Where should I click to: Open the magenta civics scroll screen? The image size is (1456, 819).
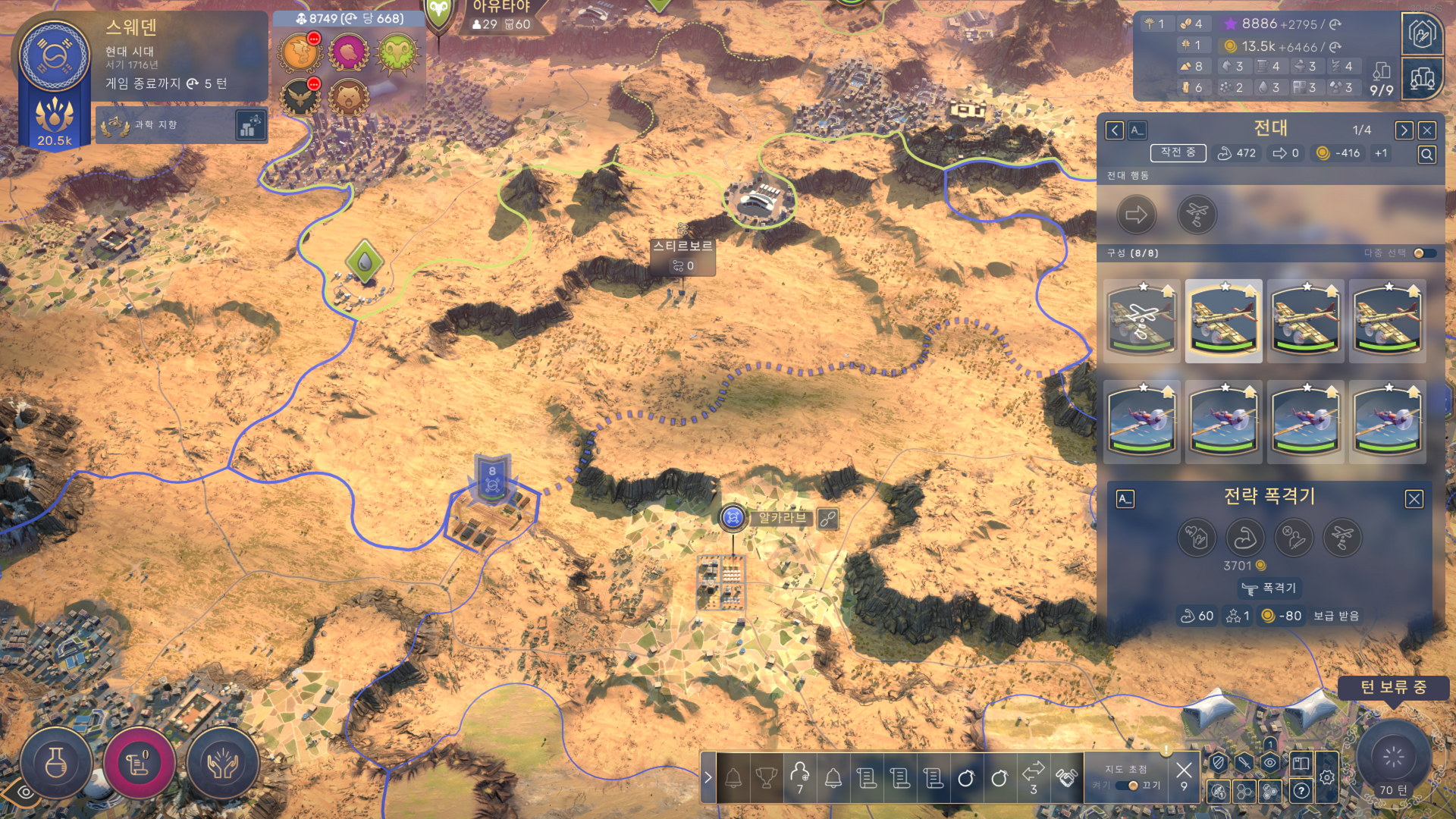pos(140,764)
